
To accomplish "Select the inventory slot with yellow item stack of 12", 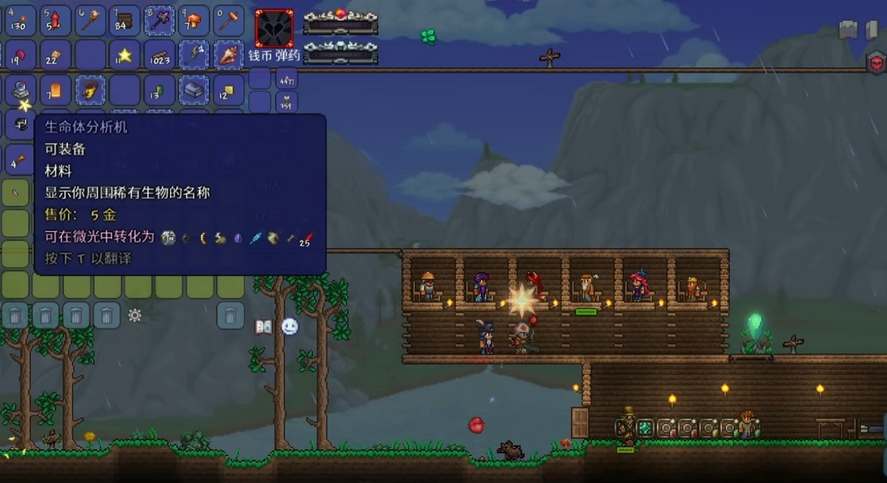I will pos(229,90).
